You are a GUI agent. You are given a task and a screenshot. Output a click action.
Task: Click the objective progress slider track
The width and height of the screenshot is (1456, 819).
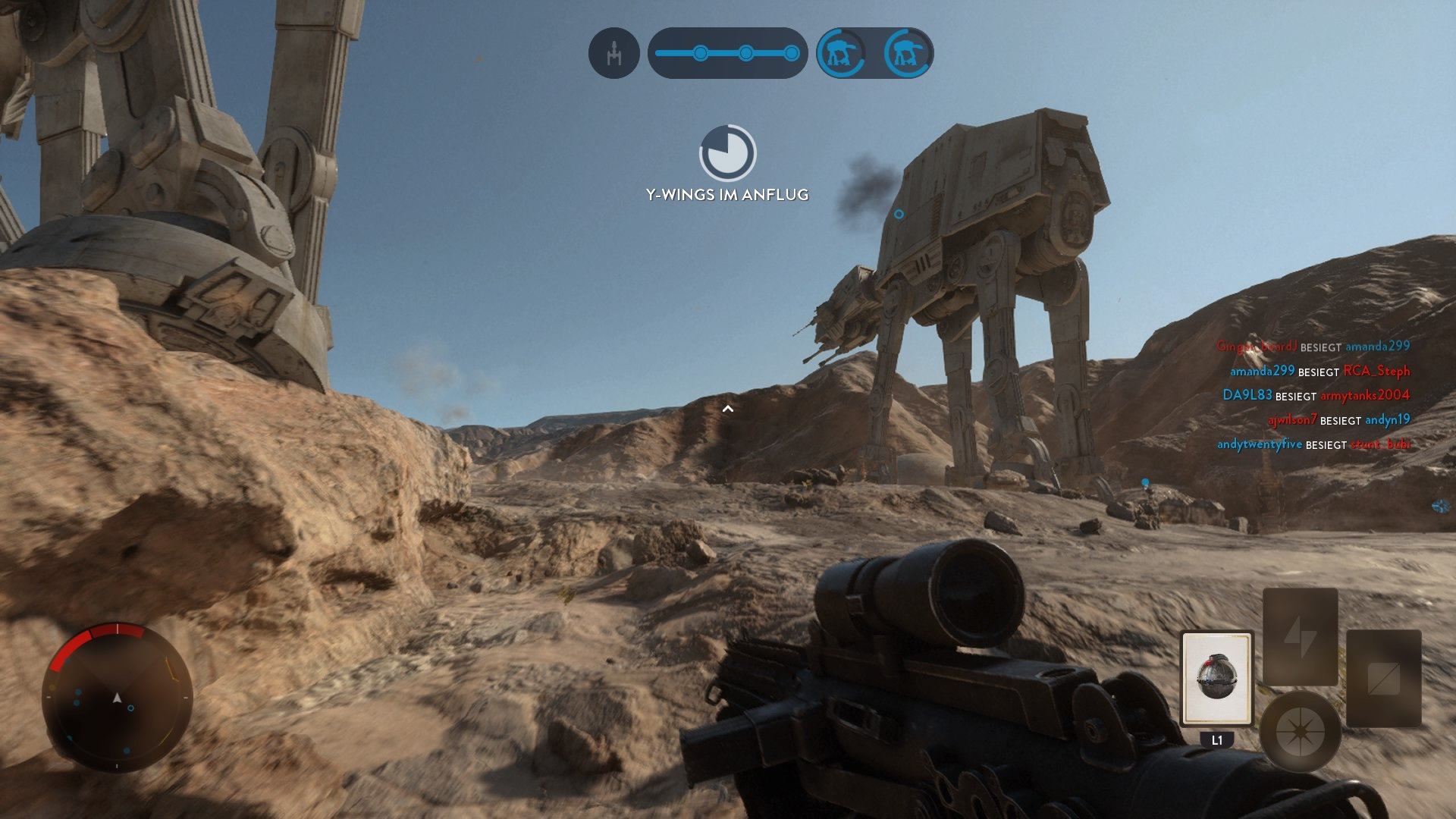(724, 53)
